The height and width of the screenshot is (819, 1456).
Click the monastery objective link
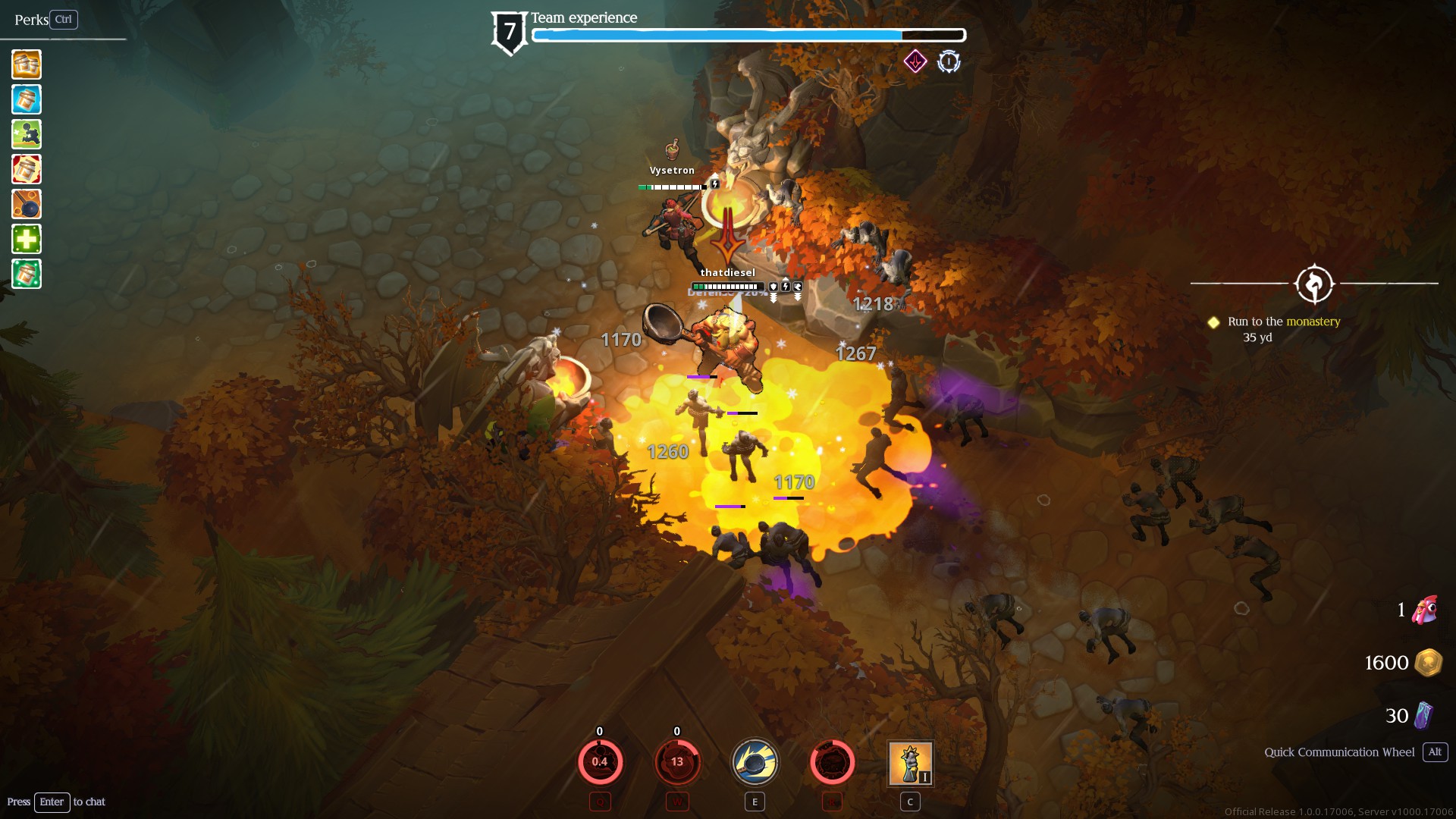tap(1313, 321)
